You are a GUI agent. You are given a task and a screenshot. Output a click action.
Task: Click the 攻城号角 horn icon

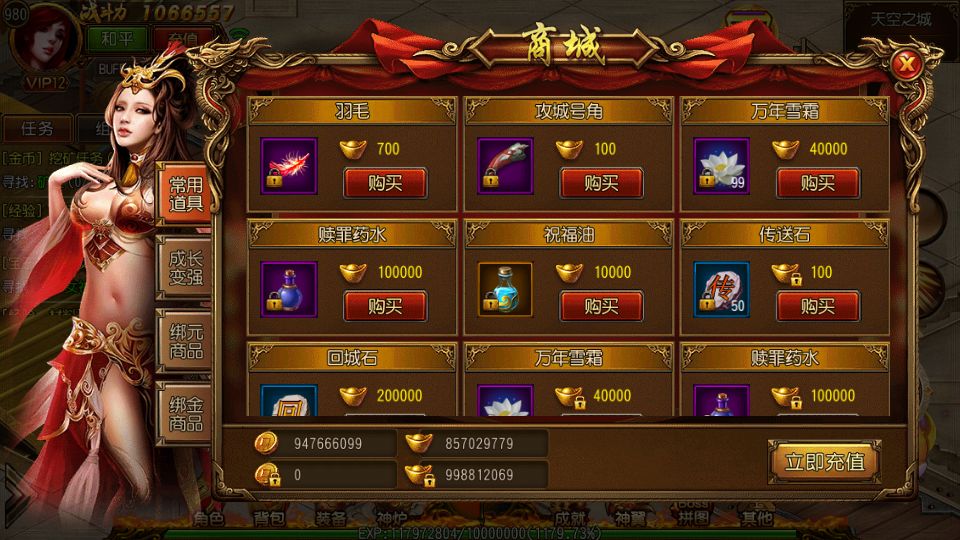(505, 166)
